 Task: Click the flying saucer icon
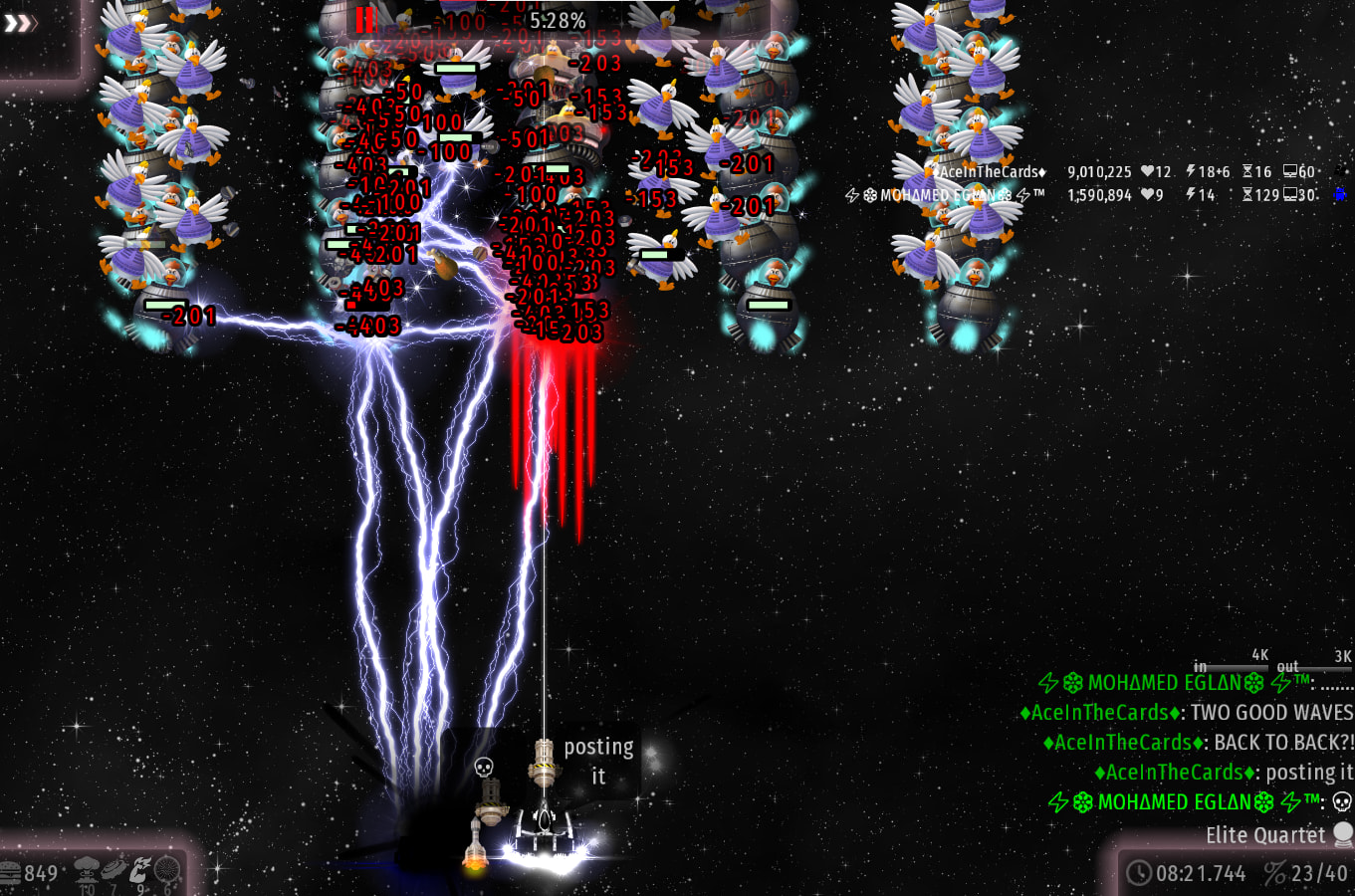click(114, 868)
